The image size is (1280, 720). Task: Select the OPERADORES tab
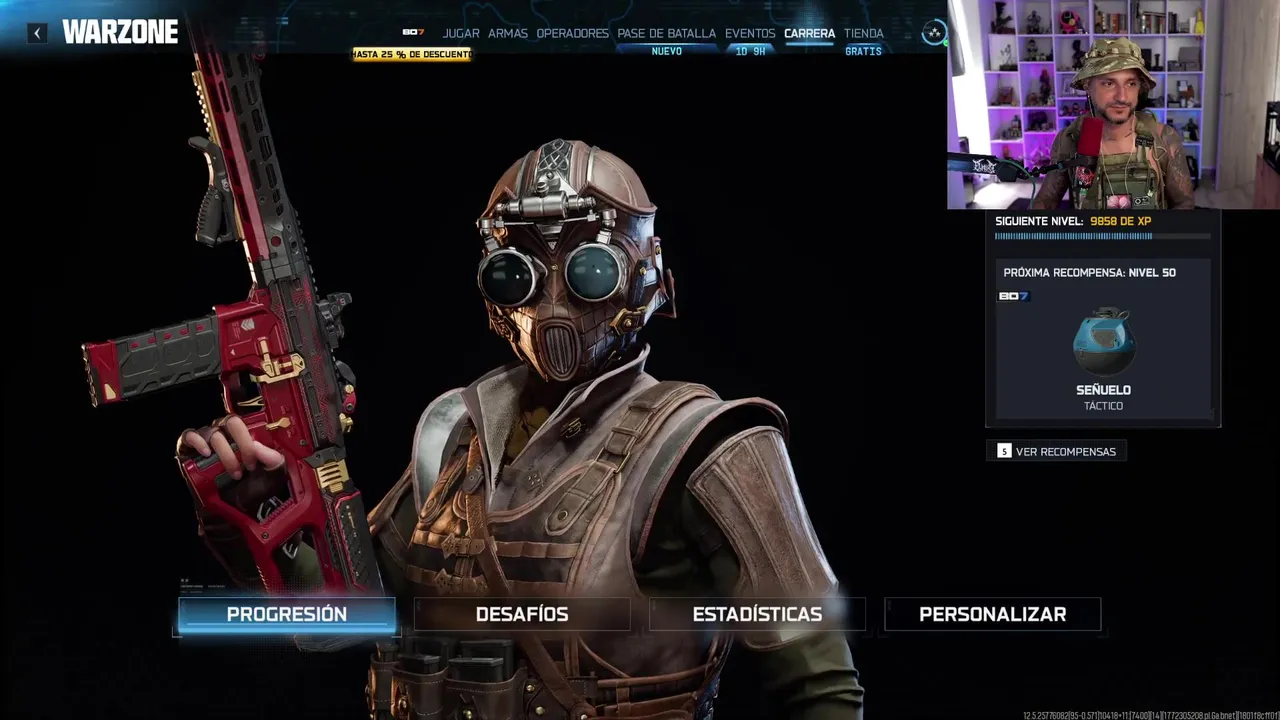coord(572,33)
